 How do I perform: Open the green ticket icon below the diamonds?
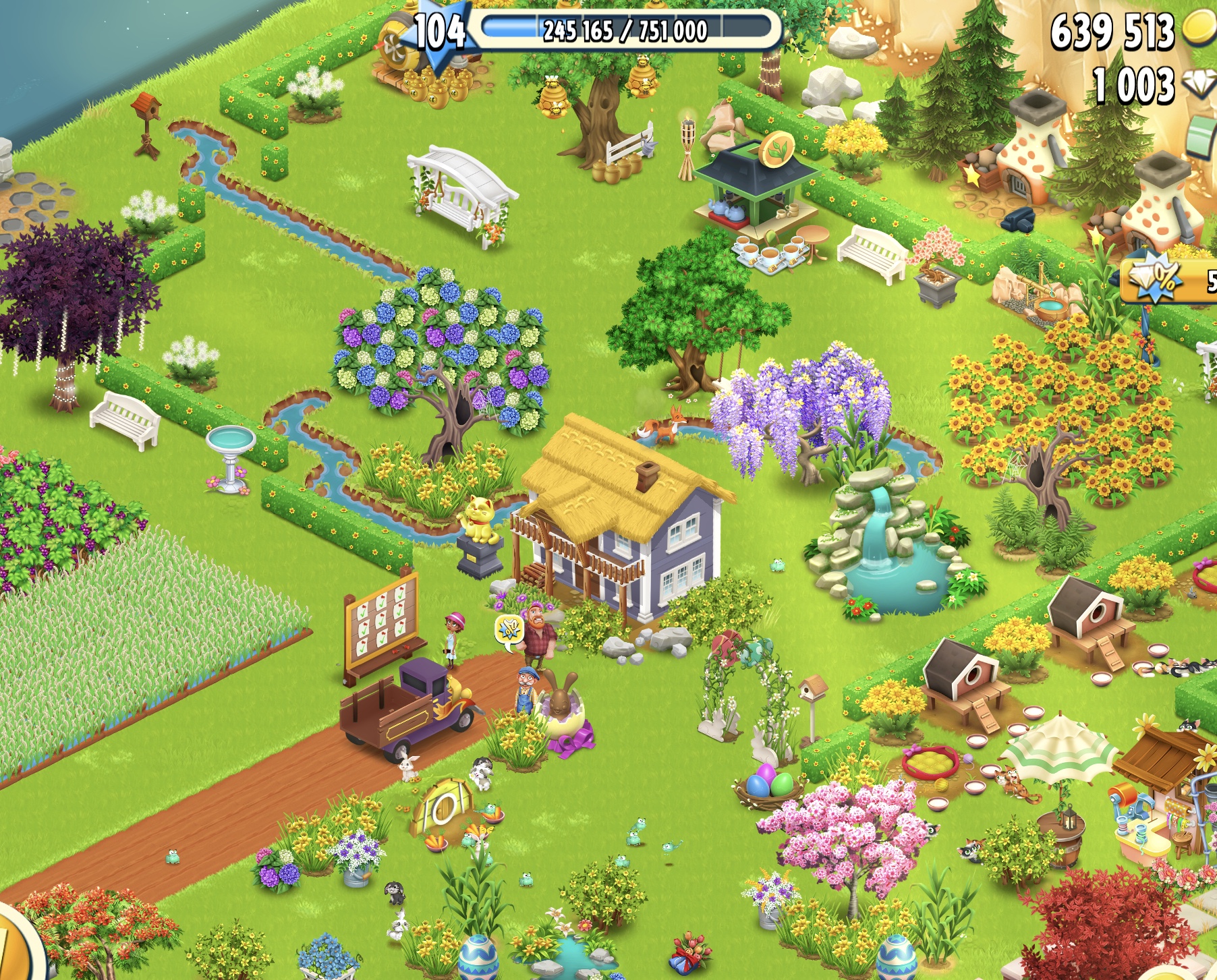coord(1204,136)
